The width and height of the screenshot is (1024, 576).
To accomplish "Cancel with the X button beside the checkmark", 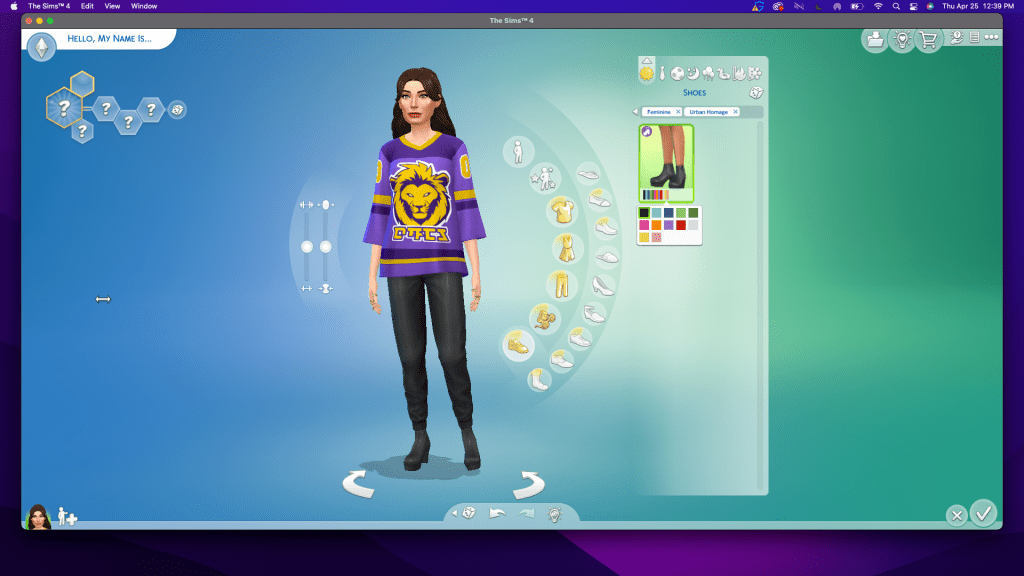I will point(957,515).
